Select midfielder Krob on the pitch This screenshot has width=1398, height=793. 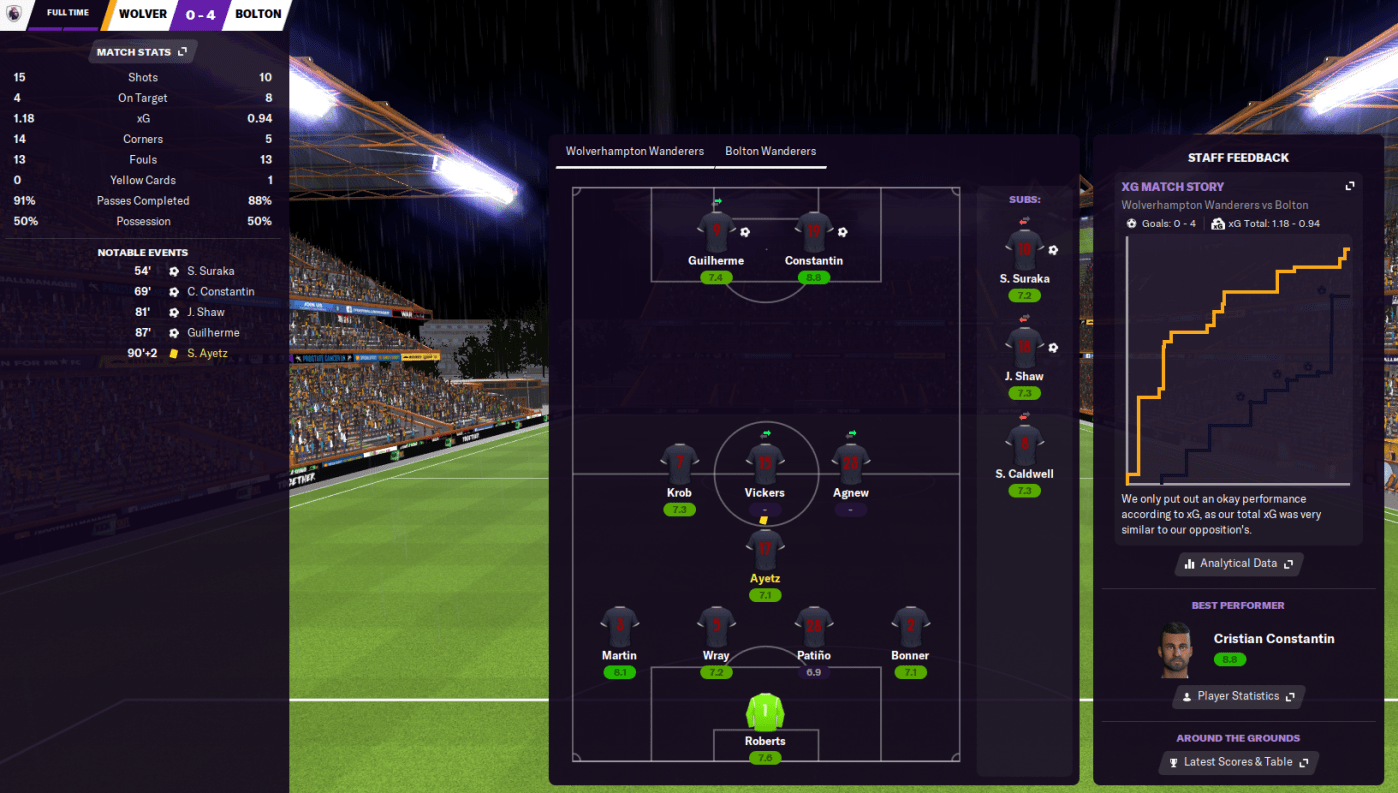pos(679,466)
